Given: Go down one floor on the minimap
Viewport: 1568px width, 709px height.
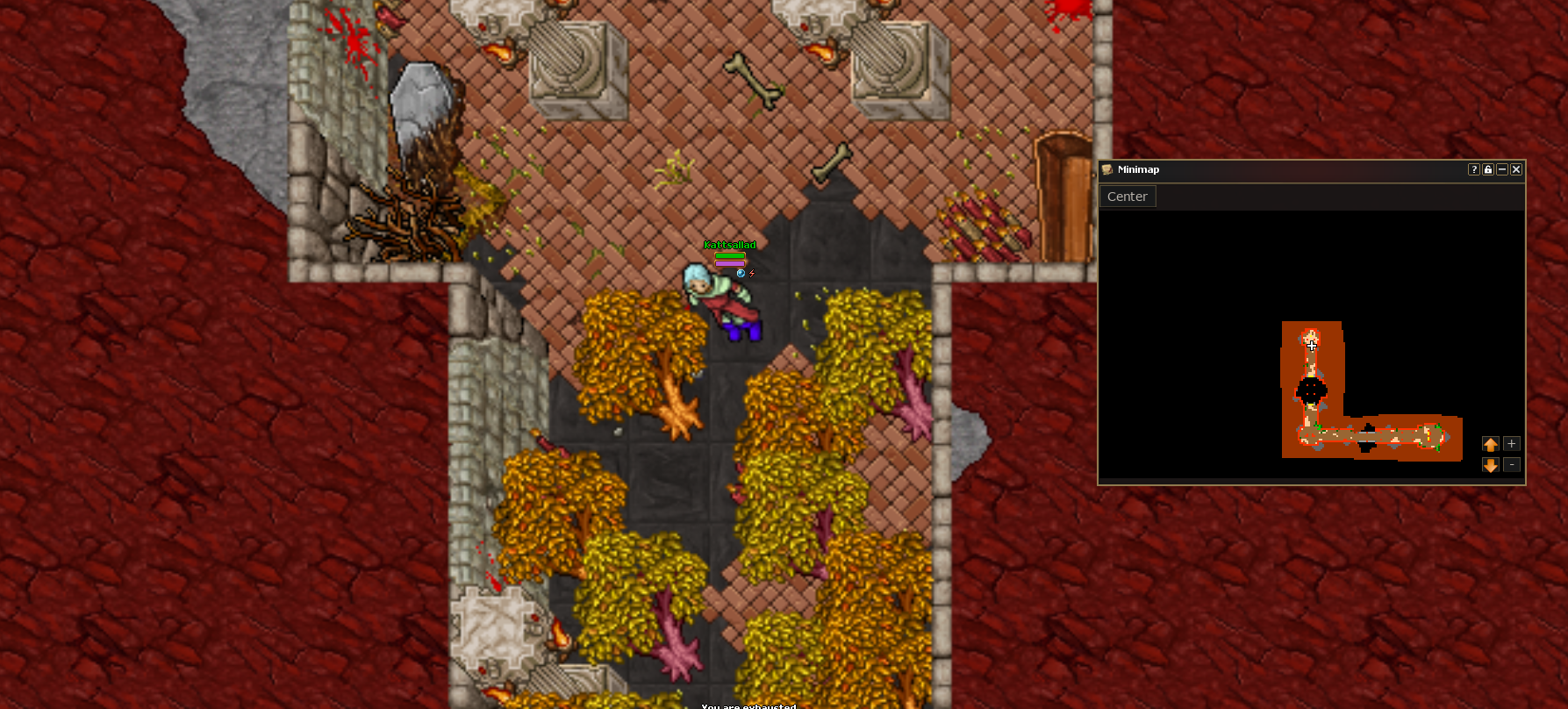Looking at the screenshot, I should 1490,465.
